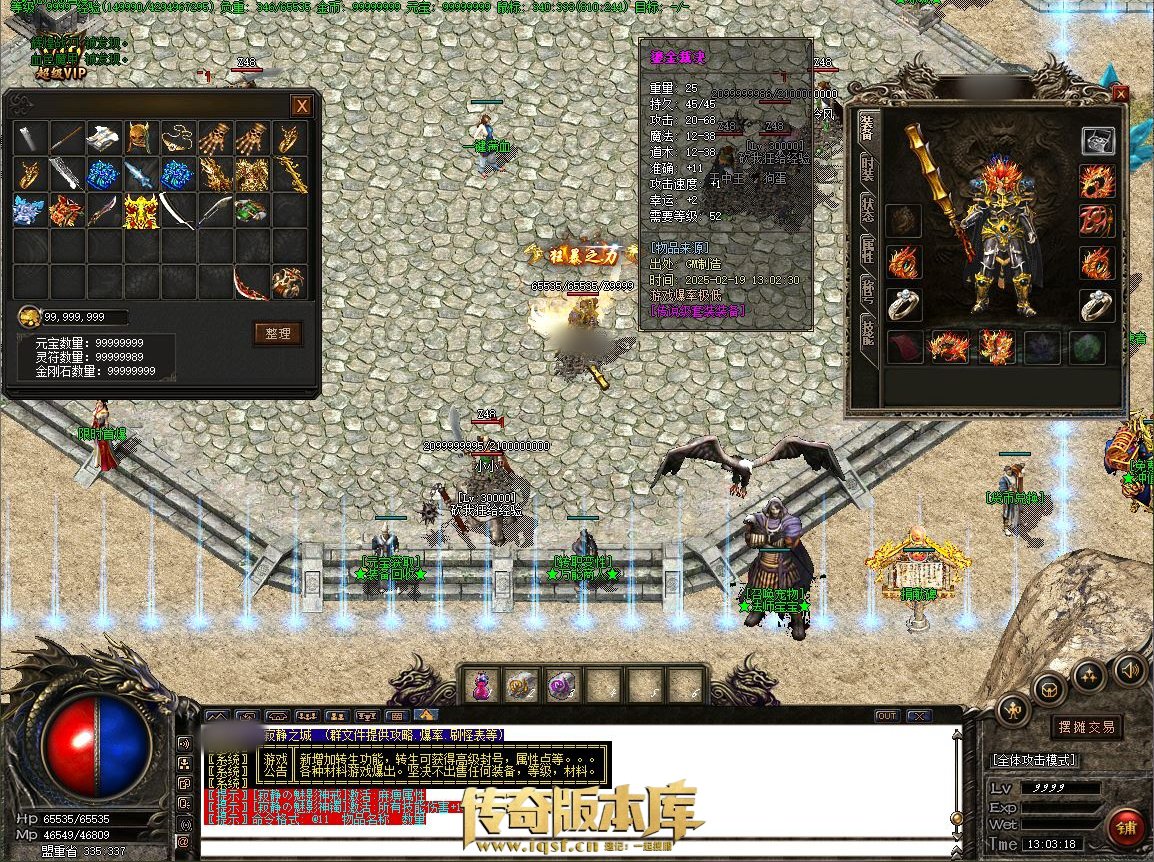The width and height of the screenshot is (1154, 862).
Task: Open the silver chest icon in equipment panel
Action: click(x=1097, y=141)
